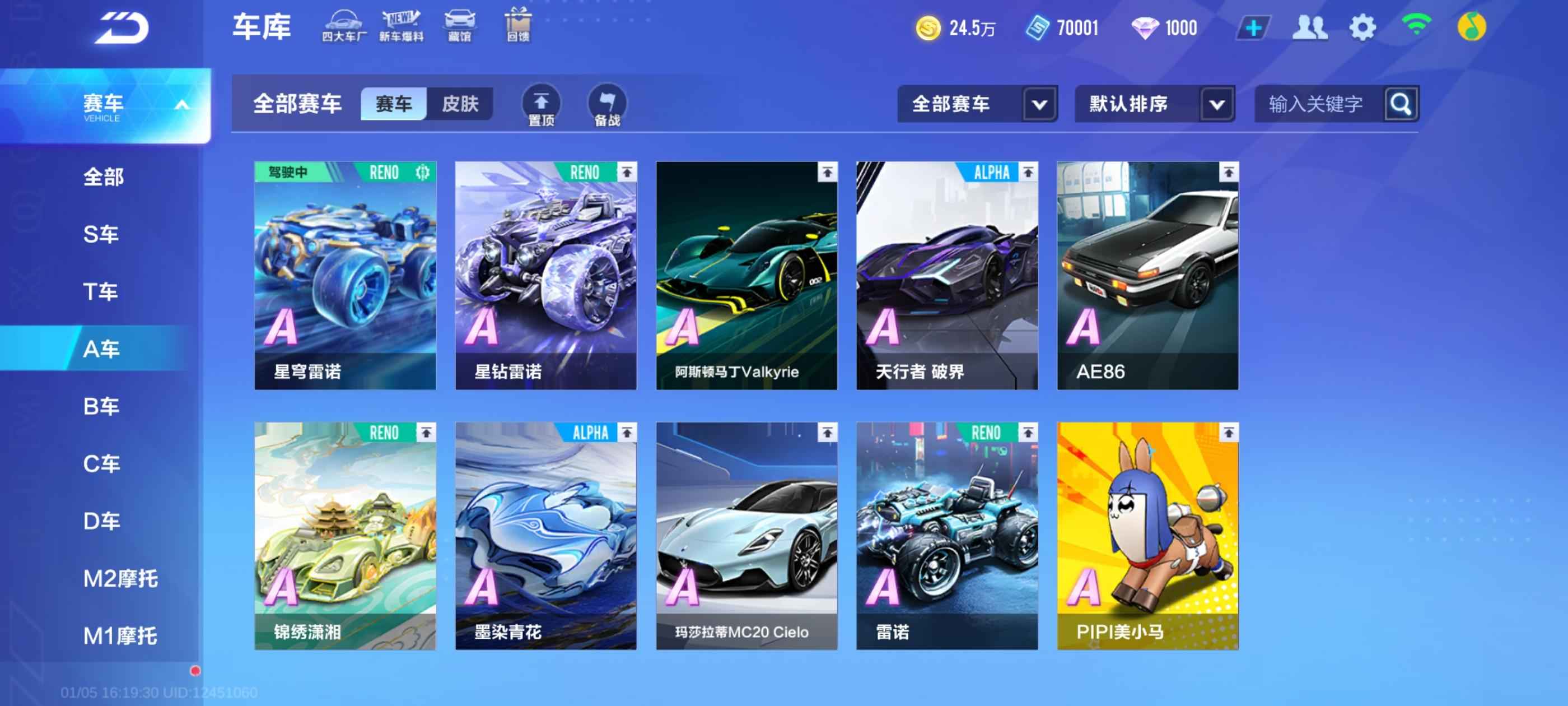Choose the 阿斯顿马丁Valkyrie car card
1568x706 pixels.
pos(746,275)
